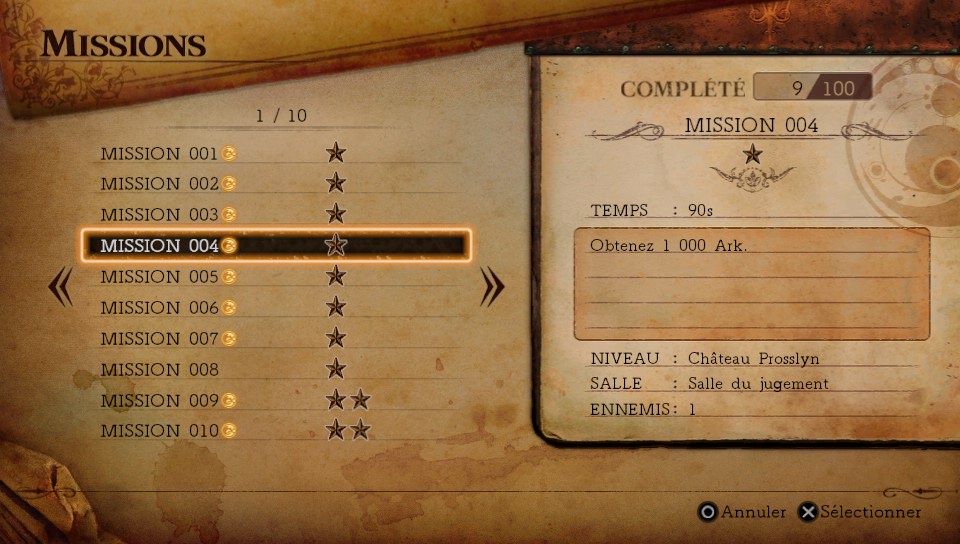This screenshot has height=544, width=960.
Task: Pick Mission 007 in the list
Action: click(x=160, y=339)
